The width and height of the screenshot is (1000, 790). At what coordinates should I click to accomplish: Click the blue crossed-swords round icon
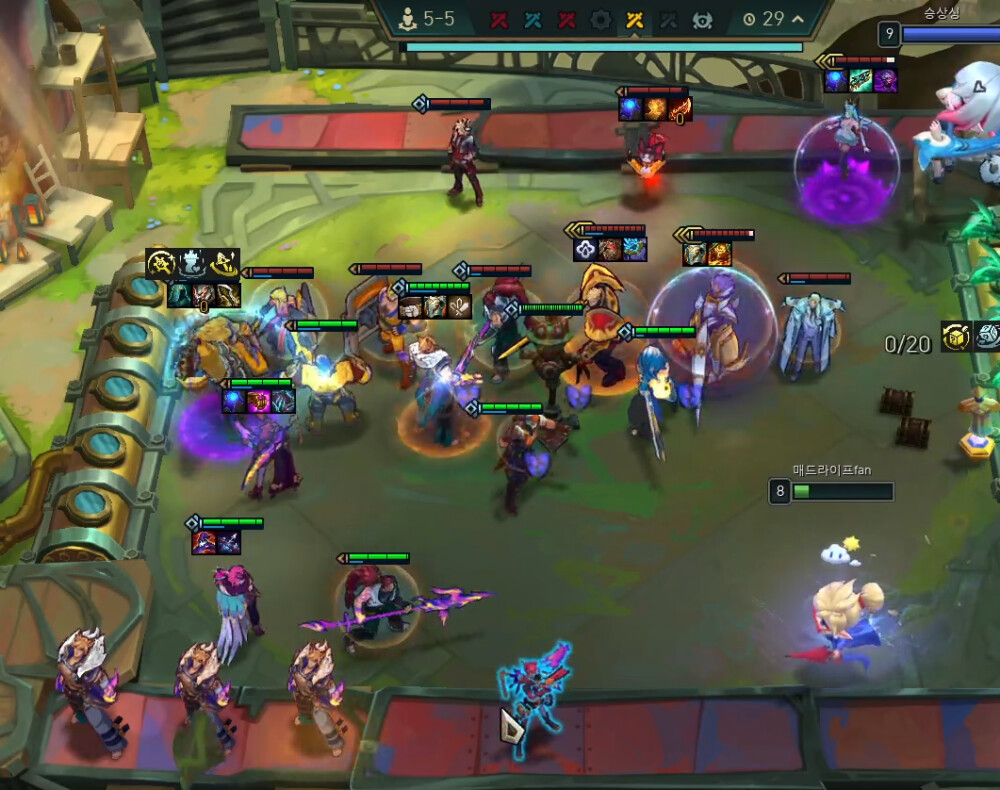[533, 19]
